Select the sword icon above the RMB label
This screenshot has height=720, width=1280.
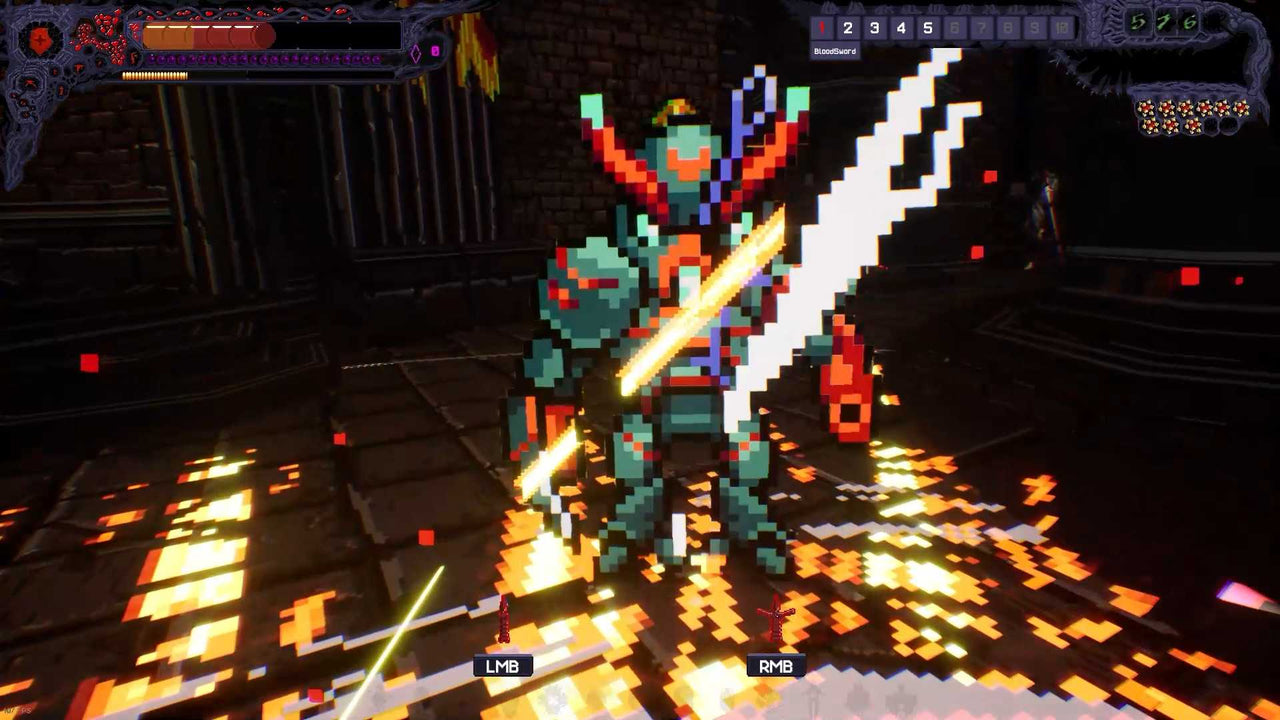click(x=775, y=620)
